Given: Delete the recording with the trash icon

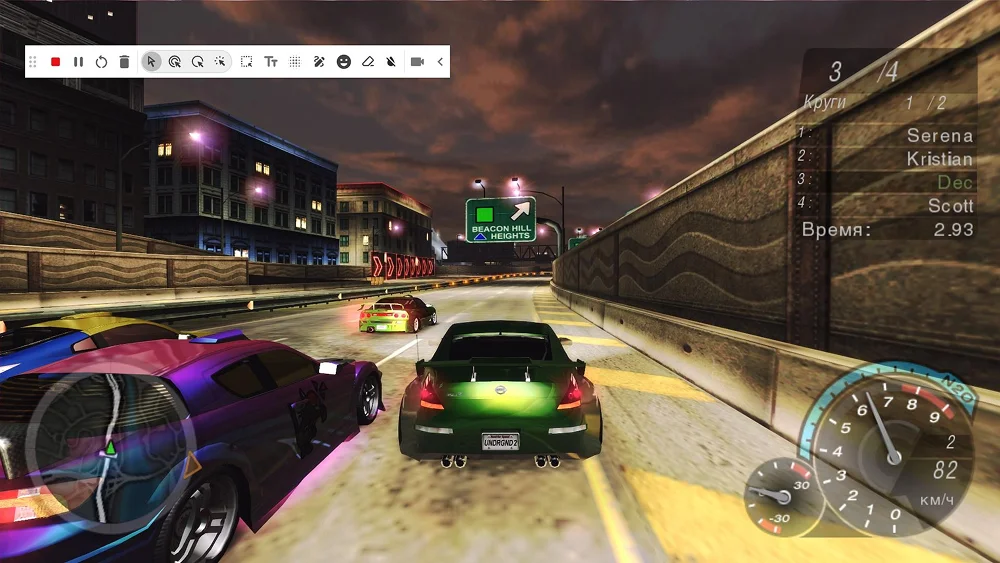Looking at the screenshot, I should (x=124, y=62).
